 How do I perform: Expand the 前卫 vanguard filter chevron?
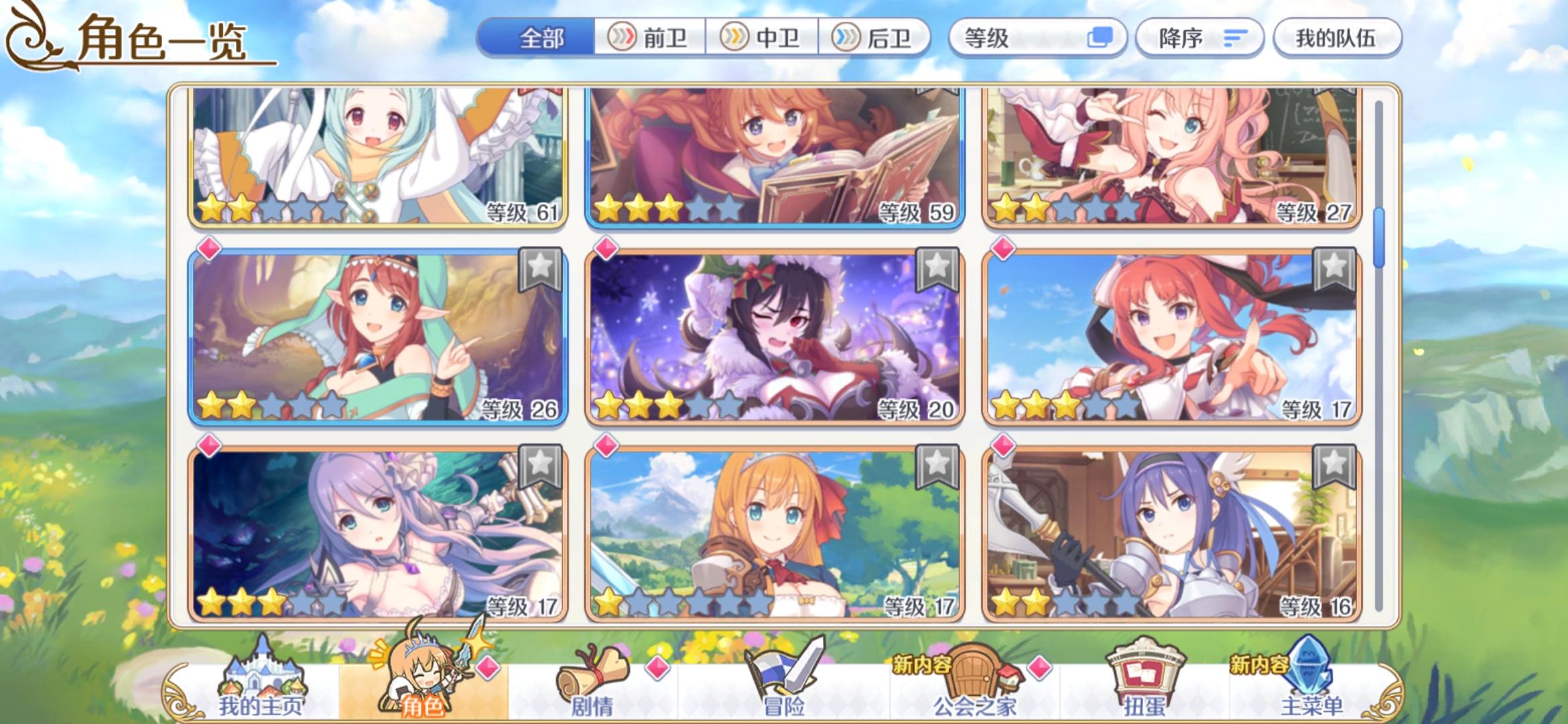(622, 38)
